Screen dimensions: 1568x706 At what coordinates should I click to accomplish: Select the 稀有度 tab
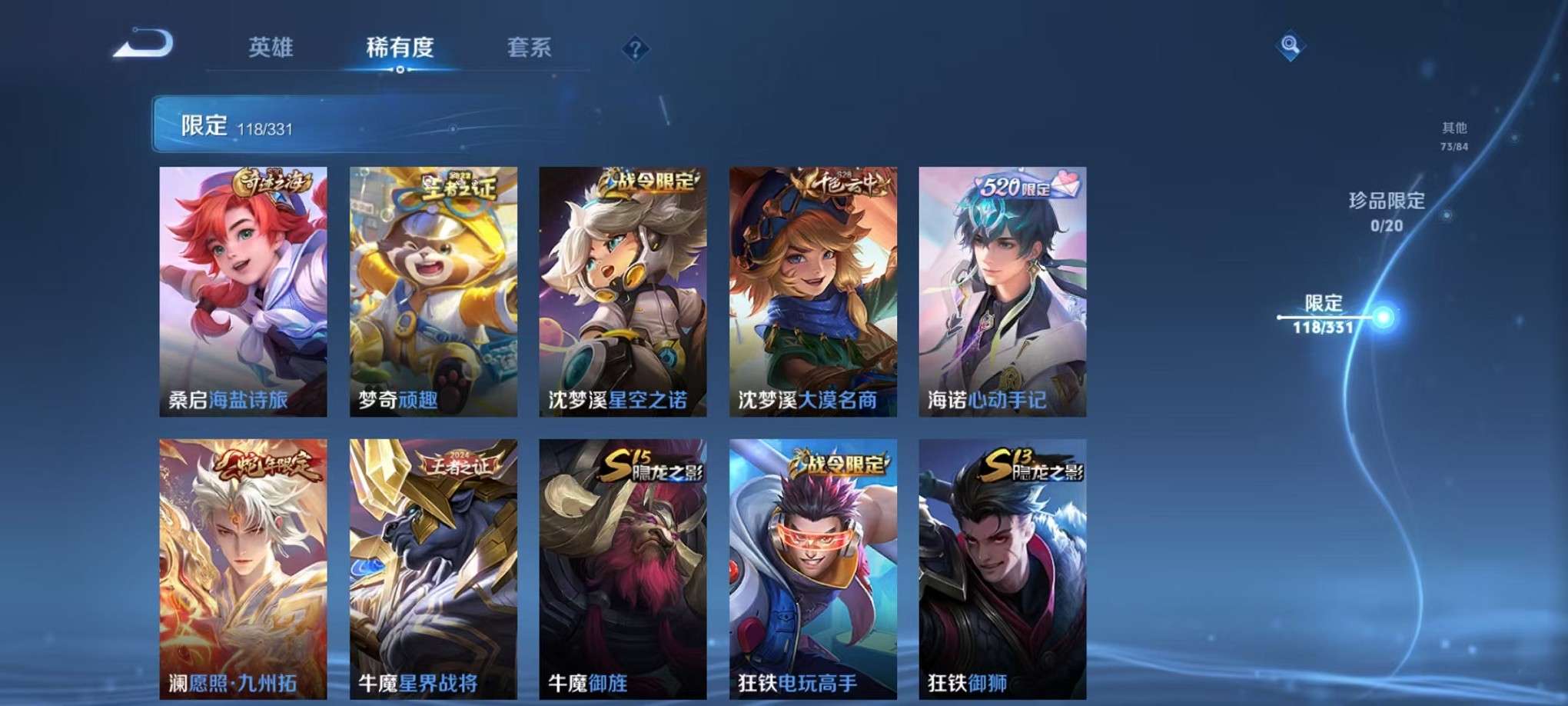400,46
